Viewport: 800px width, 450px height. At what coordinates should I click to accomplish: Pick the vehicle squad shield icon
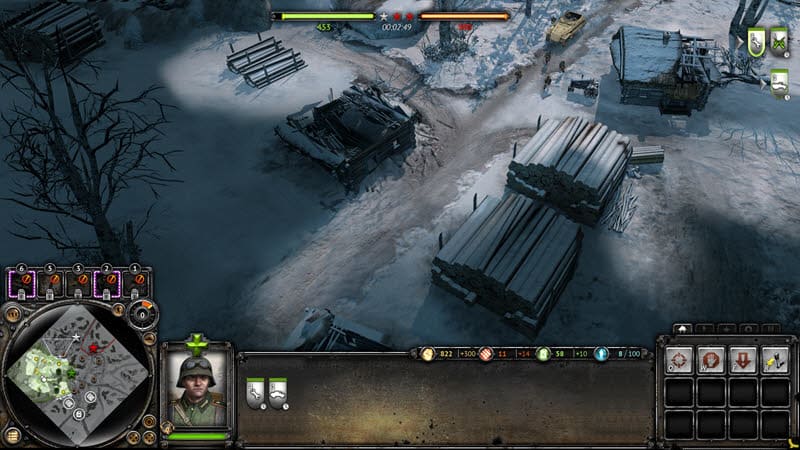[x=780, y=82]
